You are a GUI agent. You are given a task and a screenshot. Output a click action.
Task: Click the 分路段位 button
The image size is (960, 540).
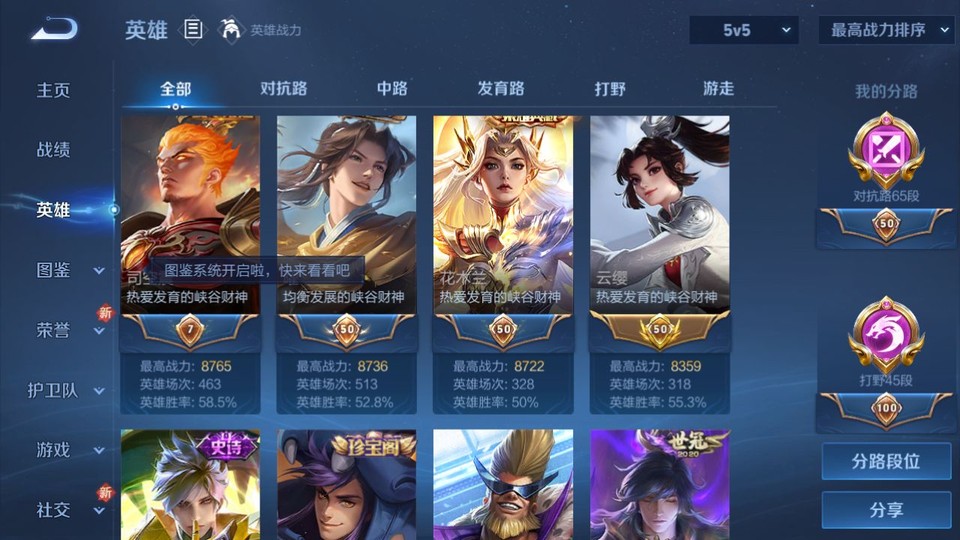click(x=886, y=462)
